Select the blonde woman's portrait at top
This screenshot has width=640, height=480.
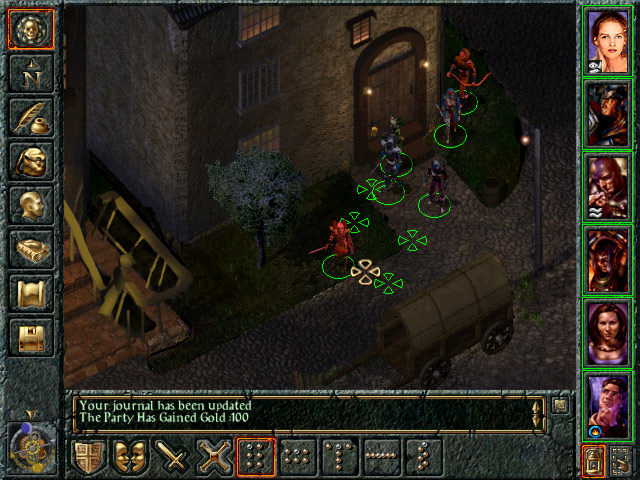click(608, 40)
